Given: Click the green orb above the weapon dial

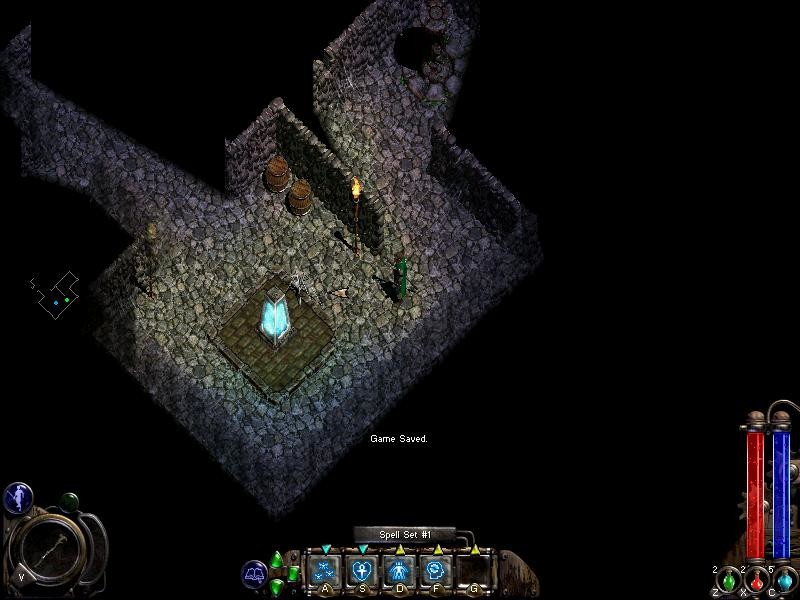Looking at the screenshot, I should (x=69, y=501).
